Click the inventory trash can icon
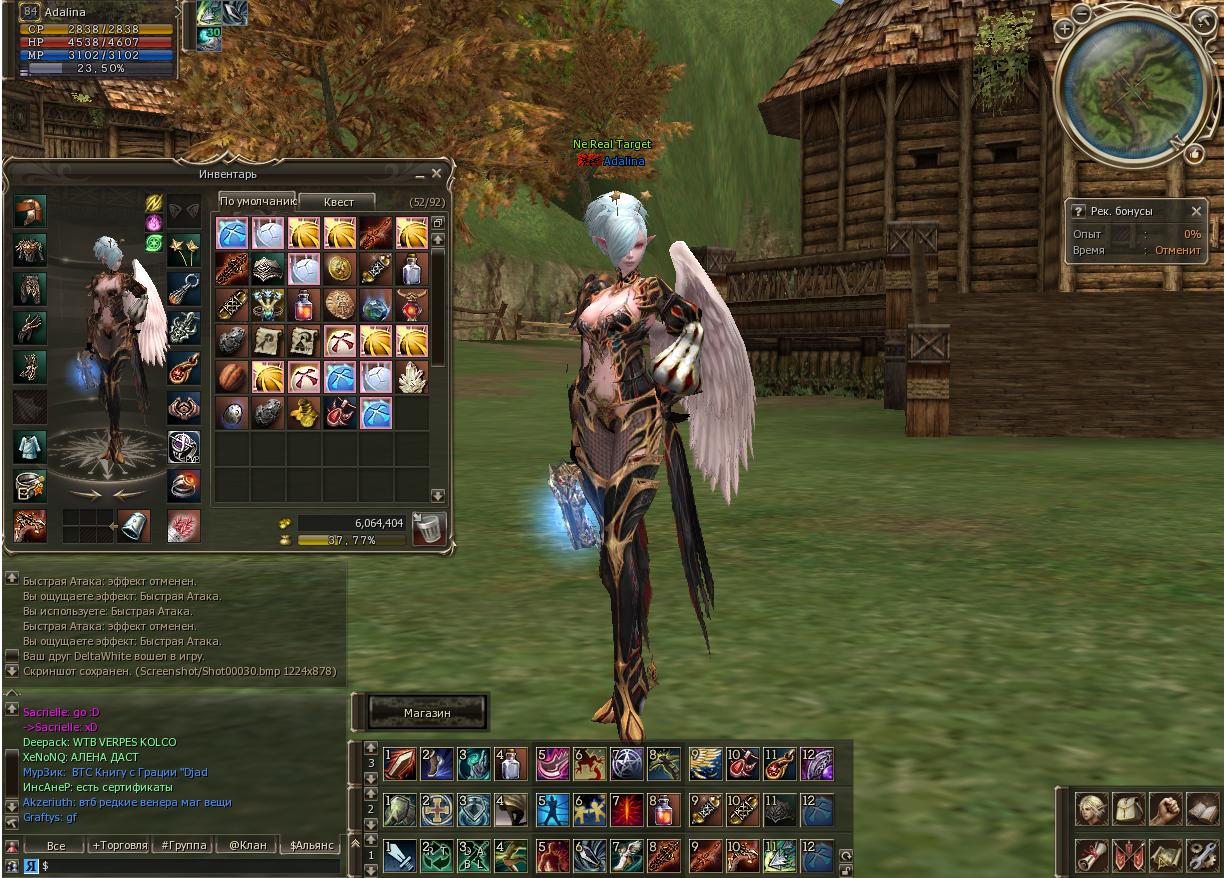 [429, 528]
